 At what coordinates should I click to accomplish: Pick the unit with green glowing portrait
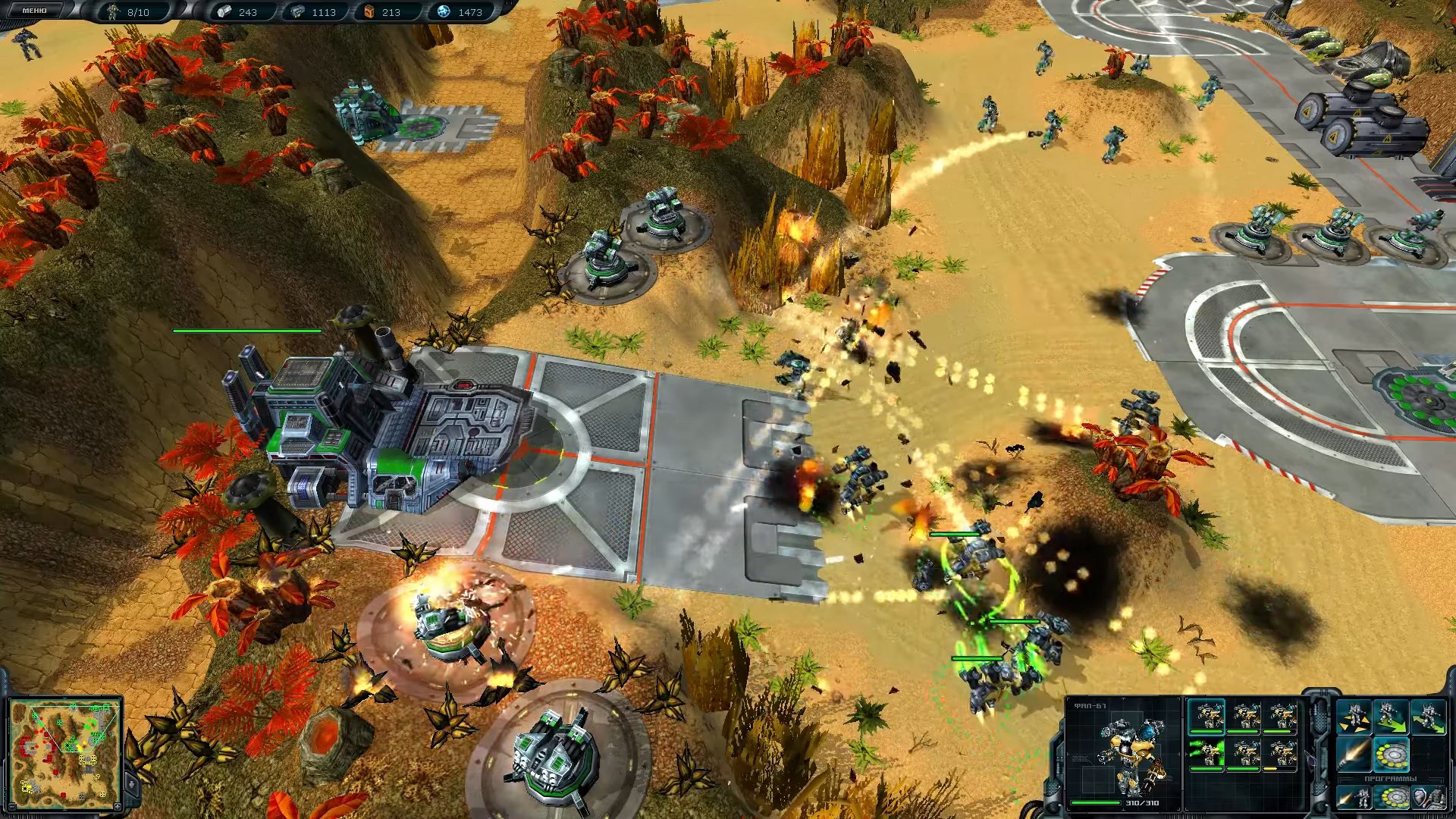1206,754
